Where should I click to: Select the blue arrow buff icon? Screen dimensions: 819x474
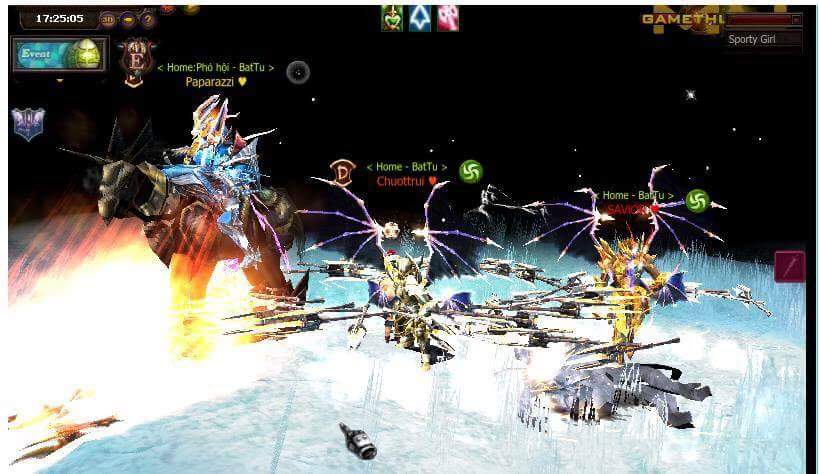(x=420, y=17)
